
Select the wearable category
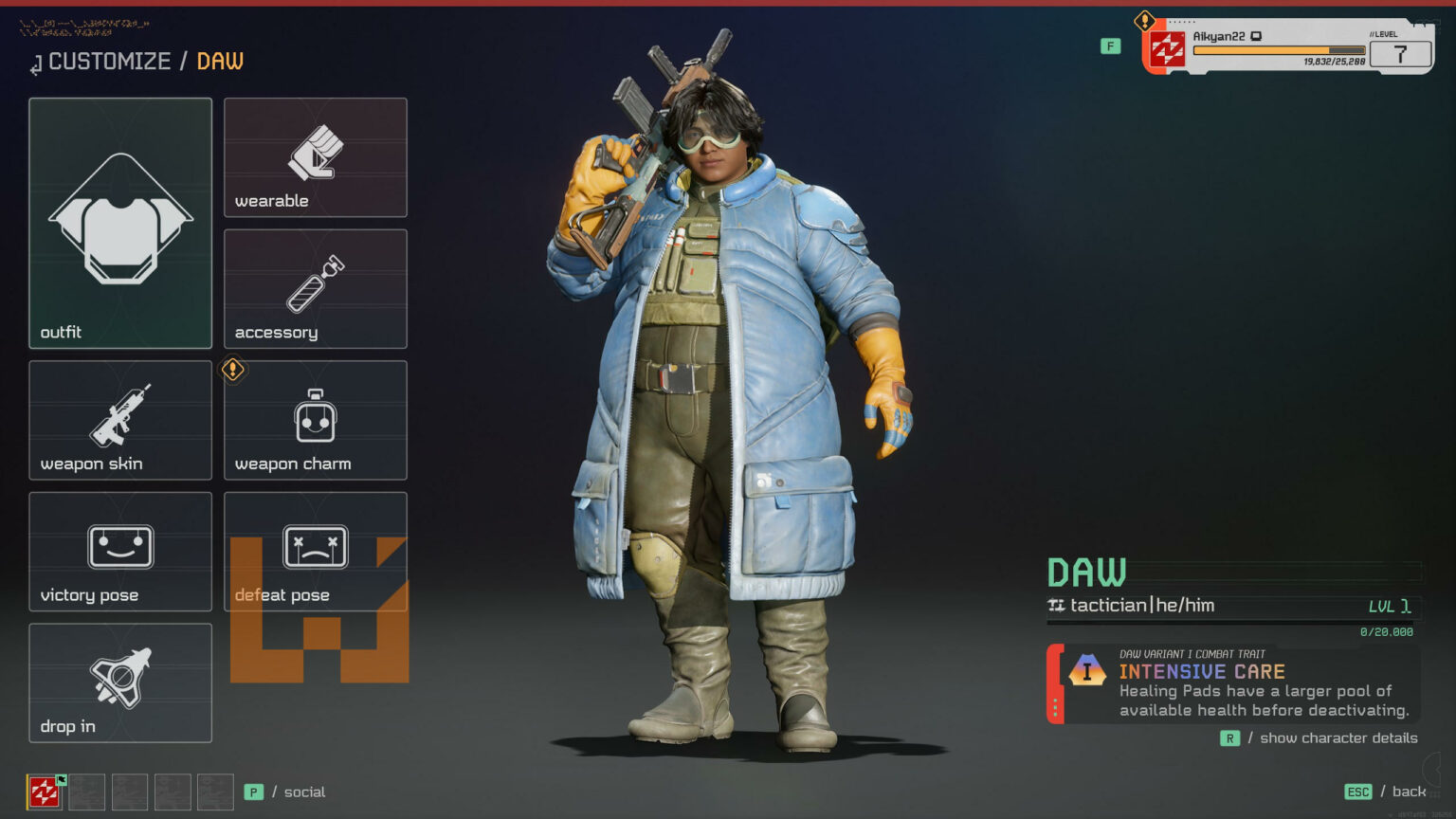coord(316,157)
